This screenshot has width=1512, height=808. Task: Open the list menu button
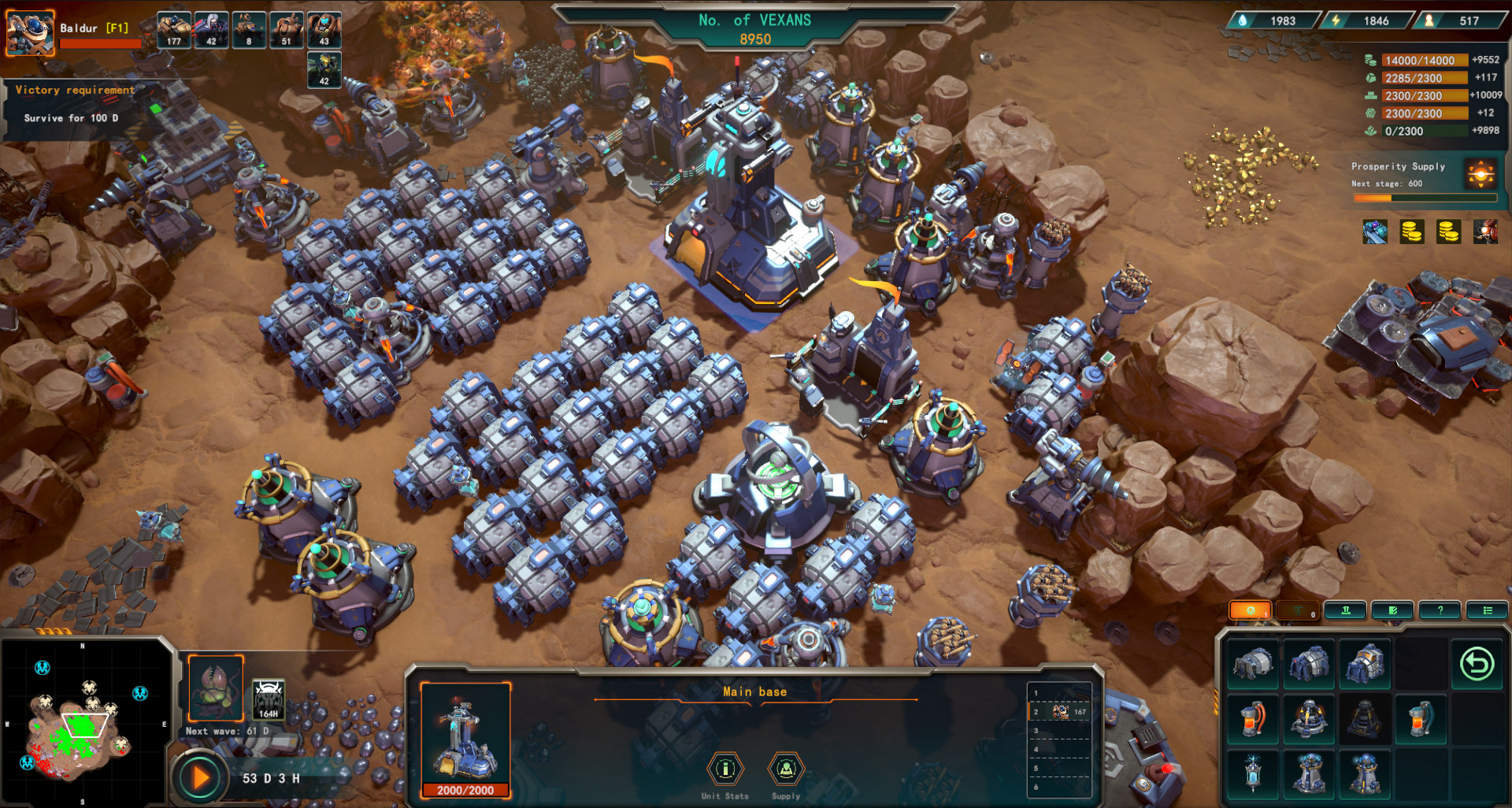pyautogui.click(x=1487, y=610)
